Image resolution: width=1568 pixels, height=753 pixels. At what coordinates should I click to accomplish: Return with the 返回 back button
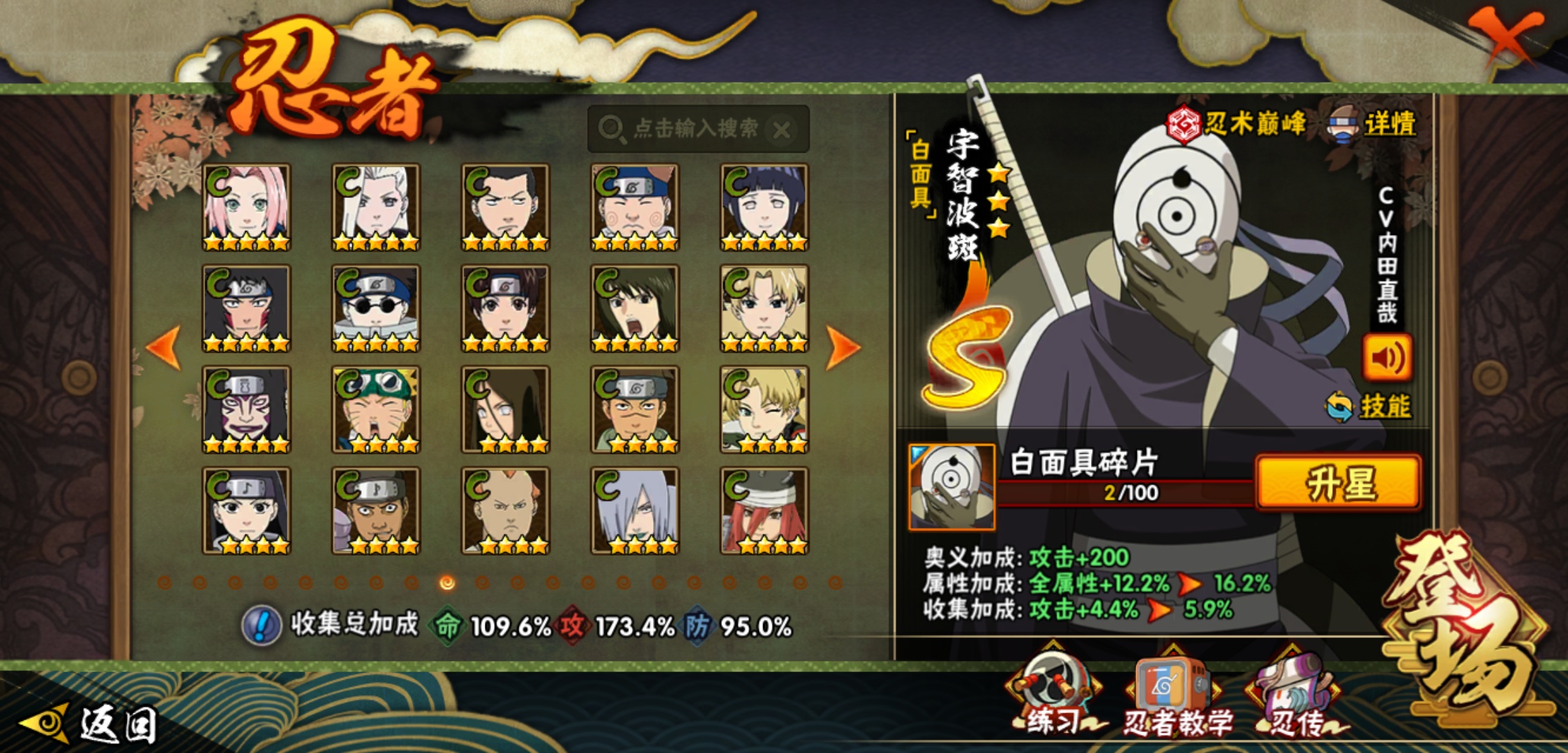(x=91, y=724)
